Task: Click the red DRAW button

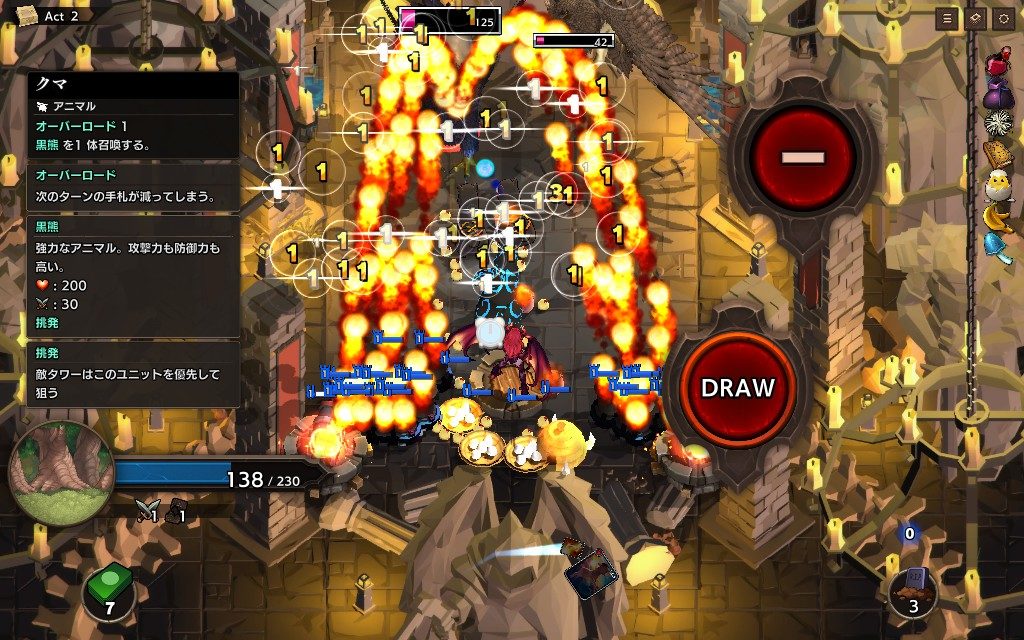Action: pos(738,388)
